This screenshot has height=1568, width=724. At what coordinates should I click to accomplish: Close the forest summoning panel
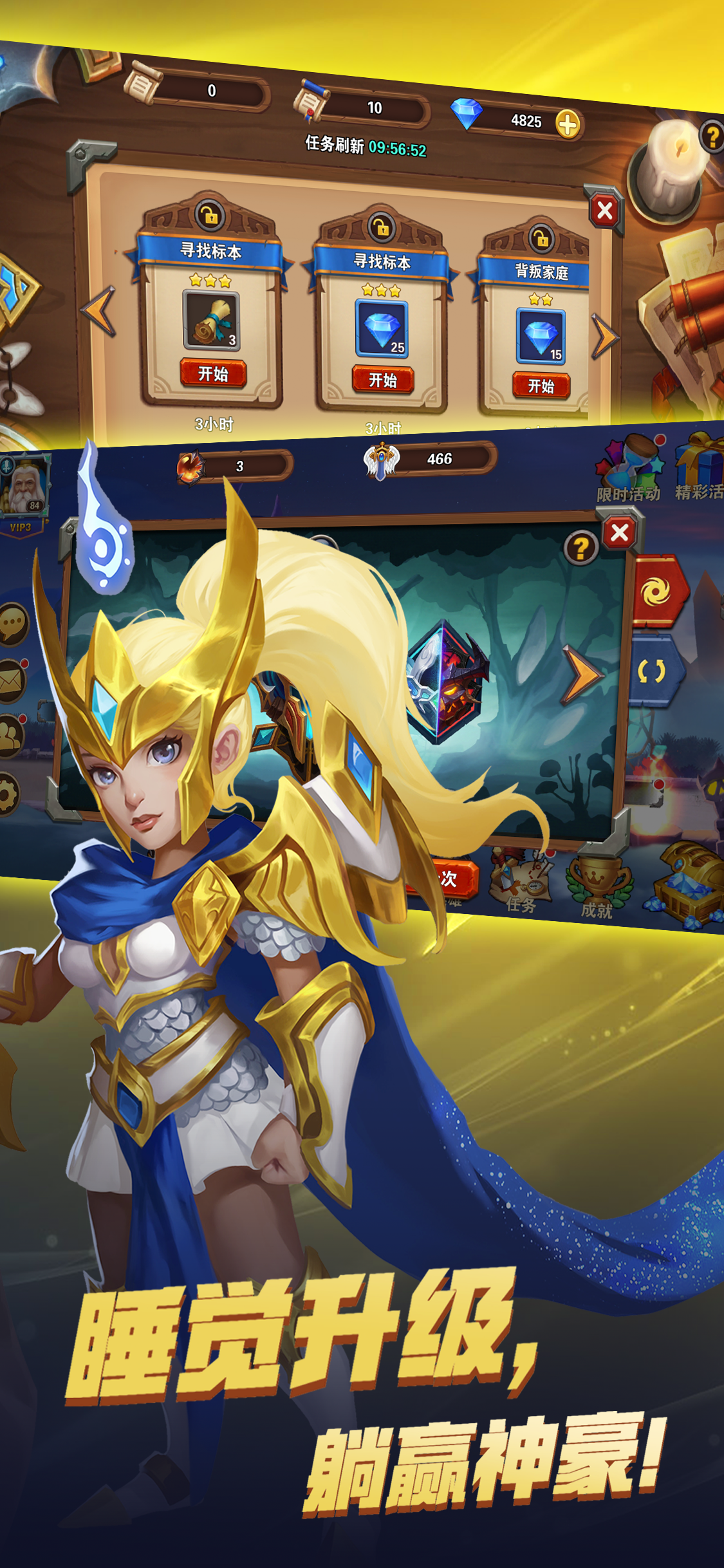tap(620, 533)
